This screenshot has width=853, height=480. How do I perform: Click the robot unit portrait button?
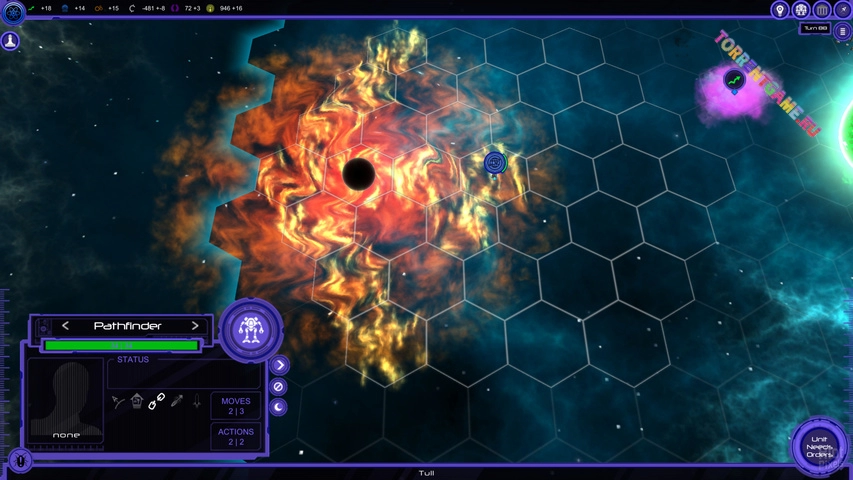click(251, 329)
